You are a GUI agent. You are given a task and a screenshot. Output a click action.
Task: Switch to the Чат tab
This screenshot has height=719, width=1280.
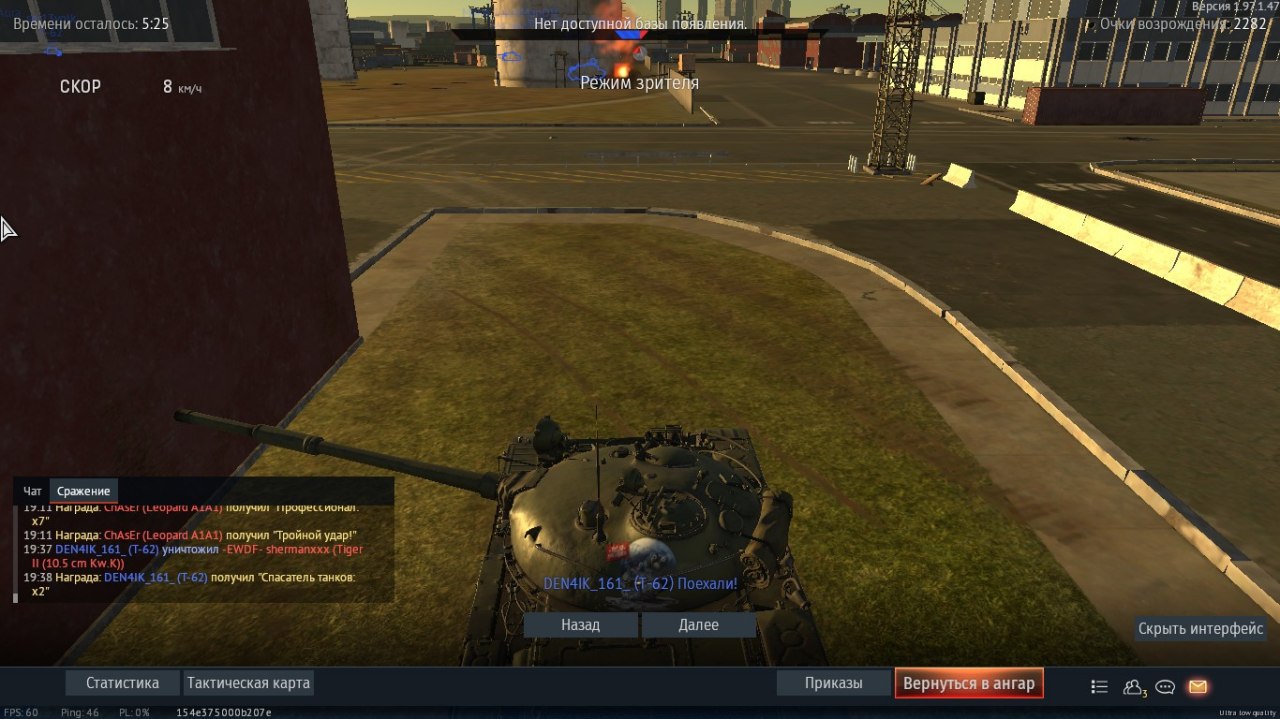pyautogui.click(x=33, y=491)
